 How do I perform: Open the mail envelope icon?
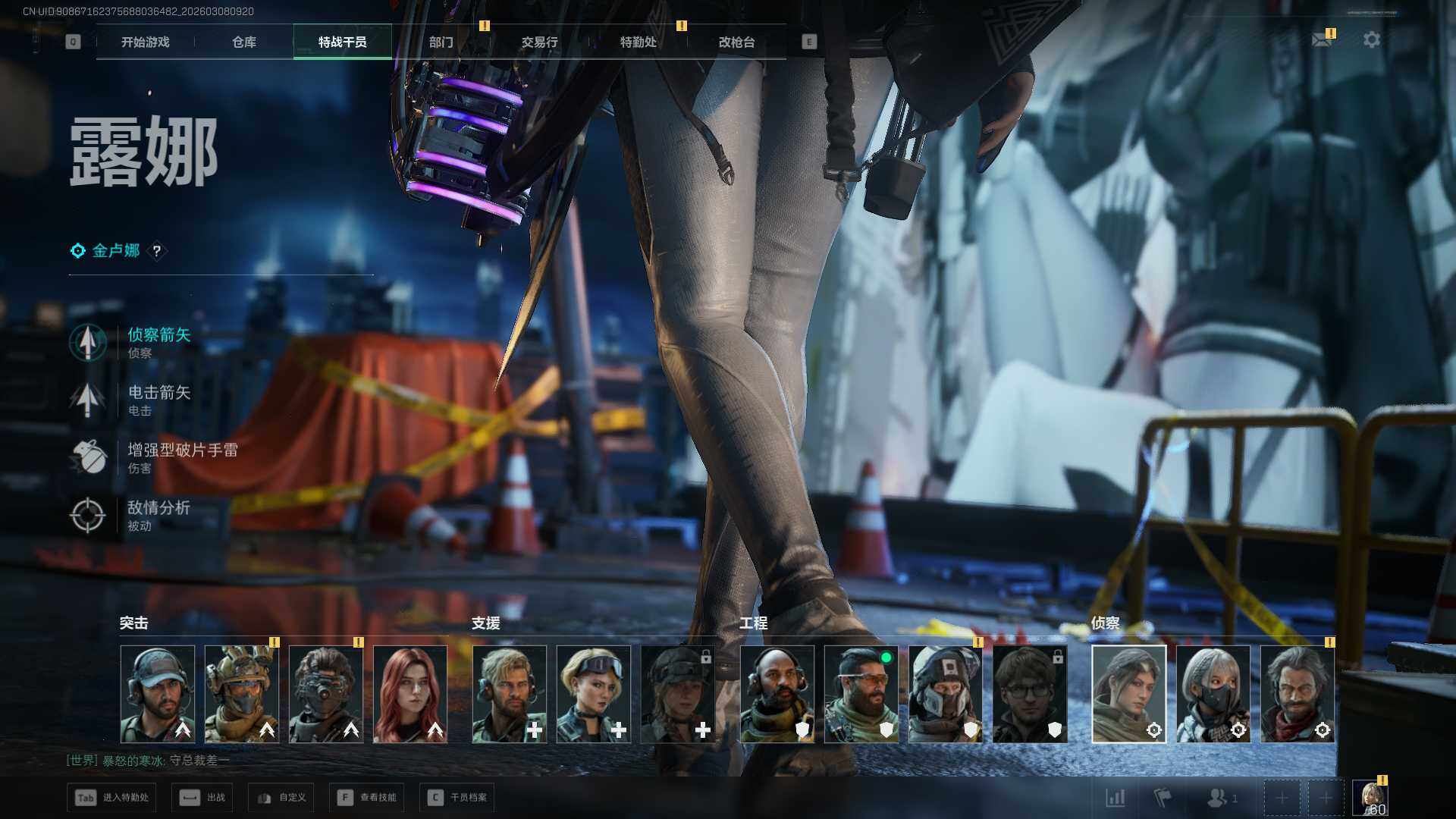pyautogui.click(x=1322, y=39)
